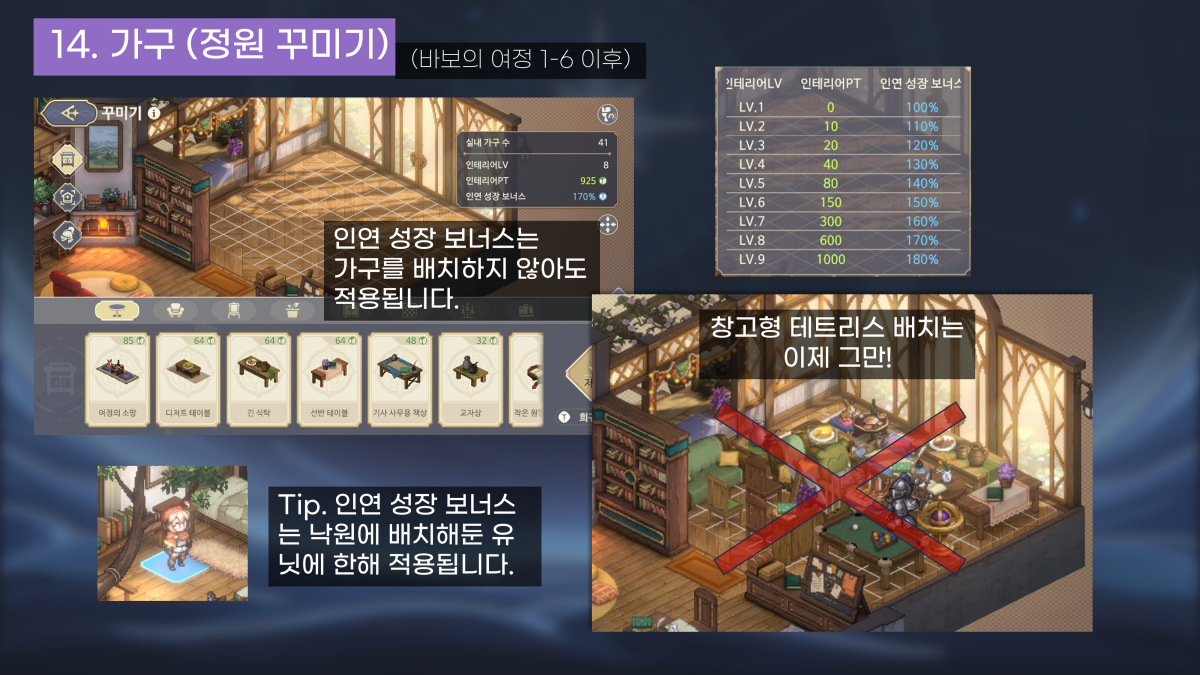Open the 꾸미기 info icon

point(154,113)
